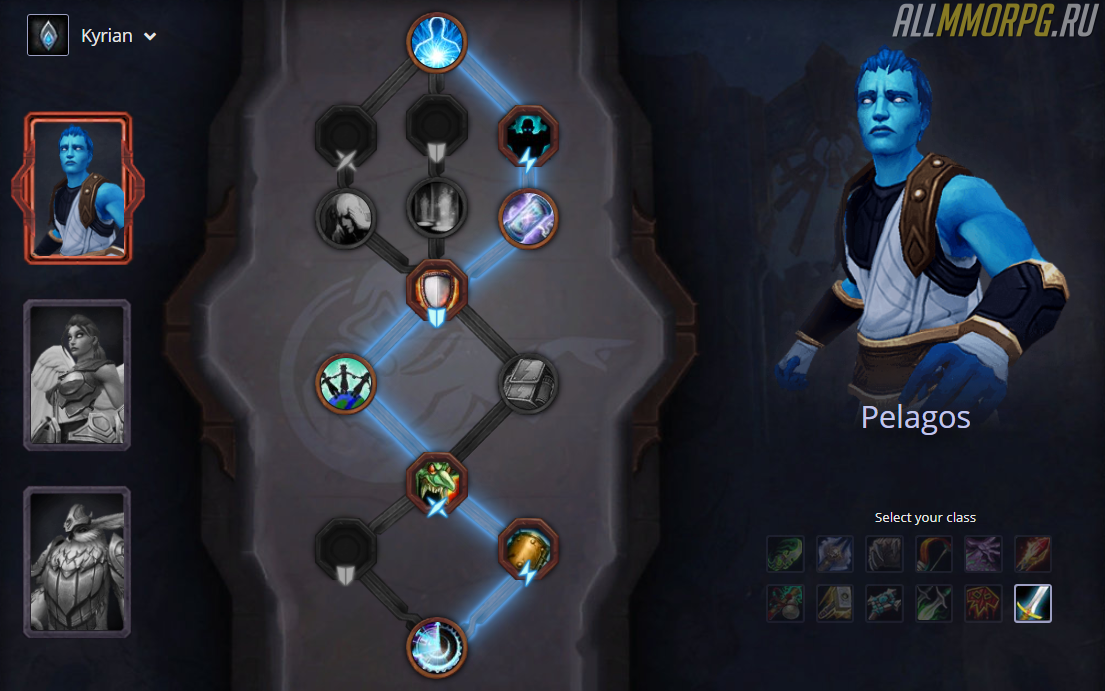Image resolution: width=1105 pixels, height=691 pixels.
Task: Choose the winged female soulbind portrait
Action: (x=78, y=375)
